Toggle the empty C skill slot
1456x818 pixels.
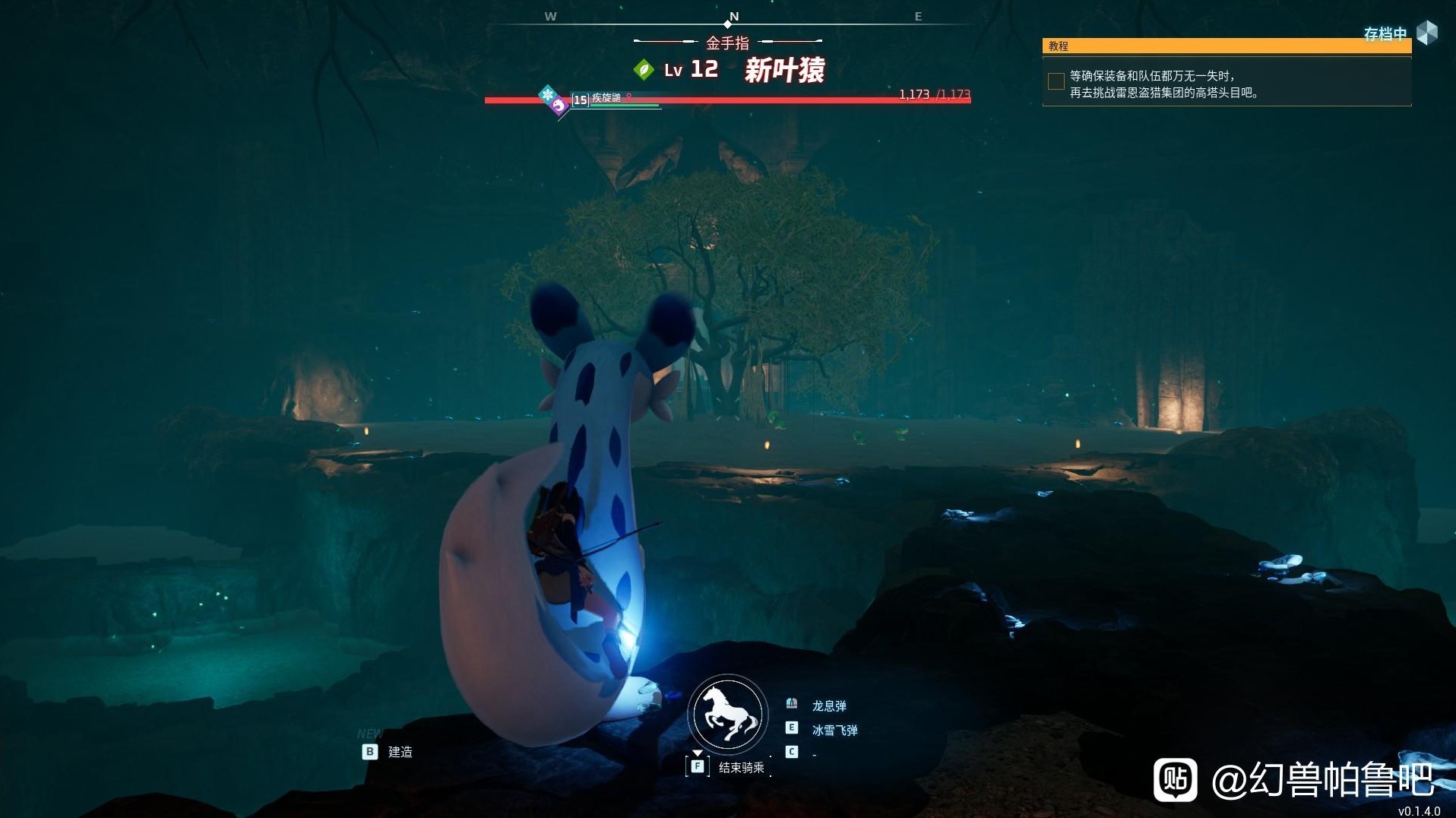pos(790,751)
